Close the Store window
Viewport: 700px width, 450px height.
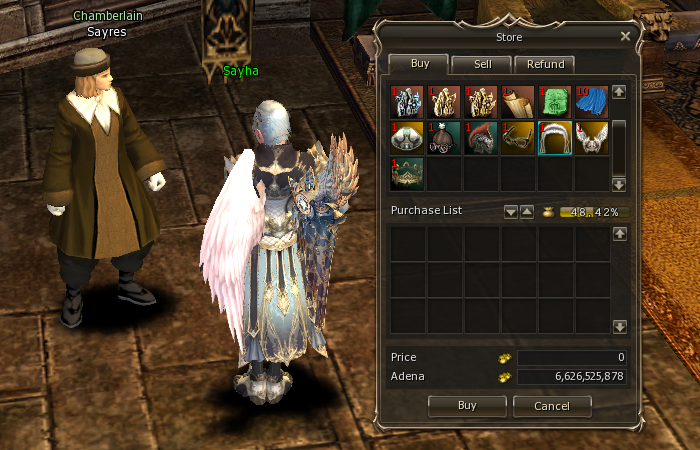coord(625,36)
